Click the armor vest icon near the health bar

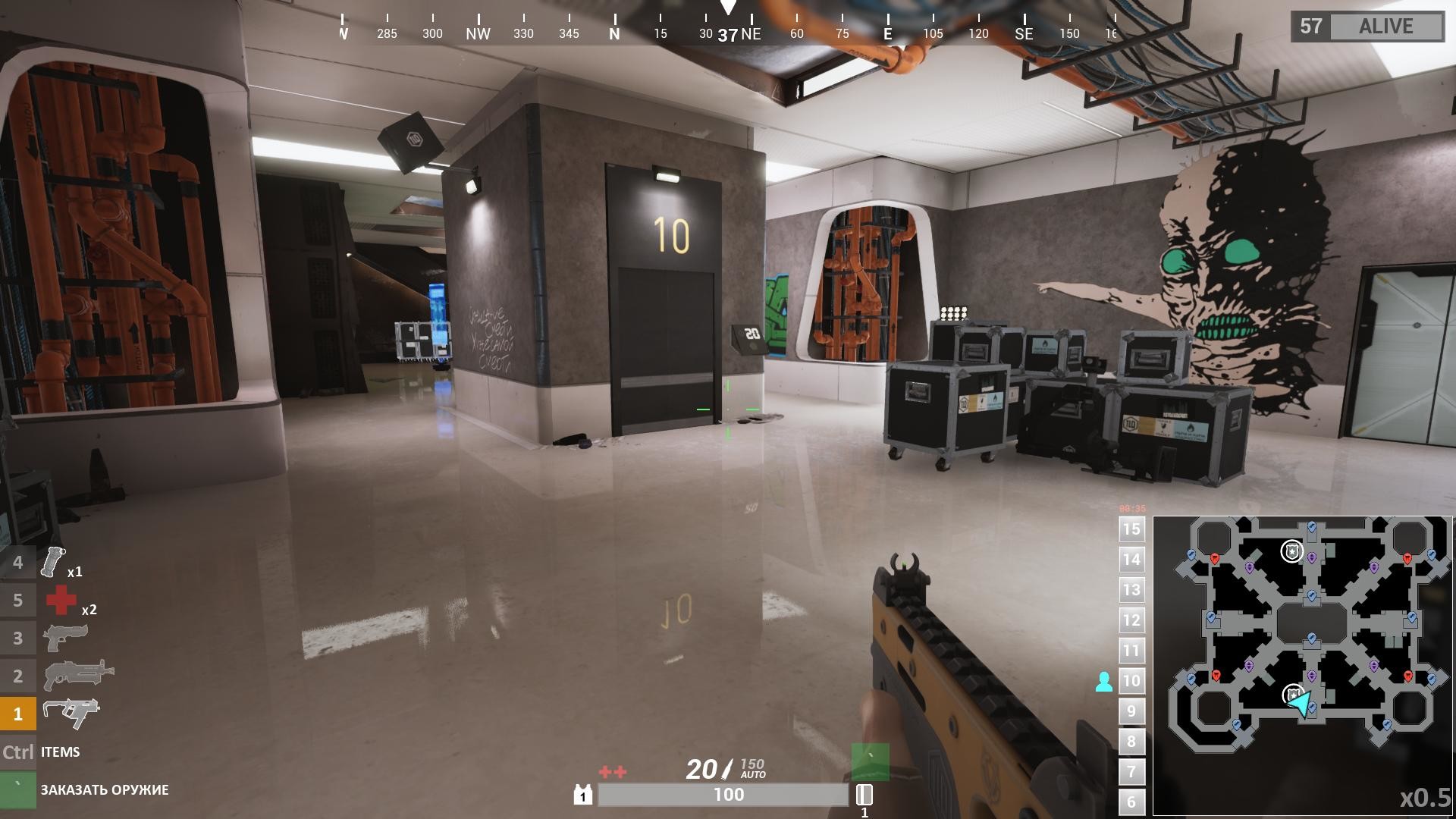[582, 795]
